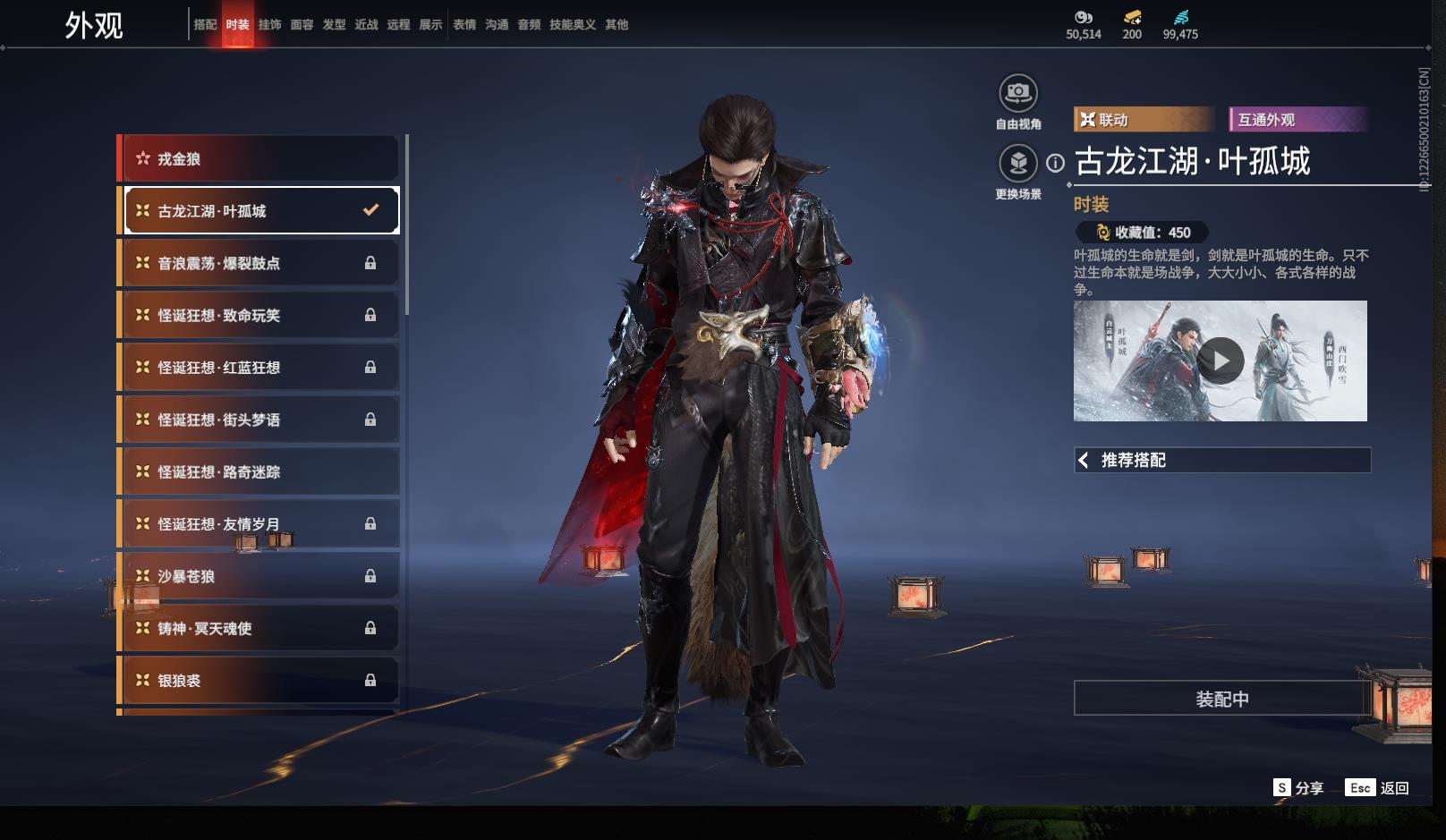
Task: Open the 技能奥义 tab
Action: point(572,25)
